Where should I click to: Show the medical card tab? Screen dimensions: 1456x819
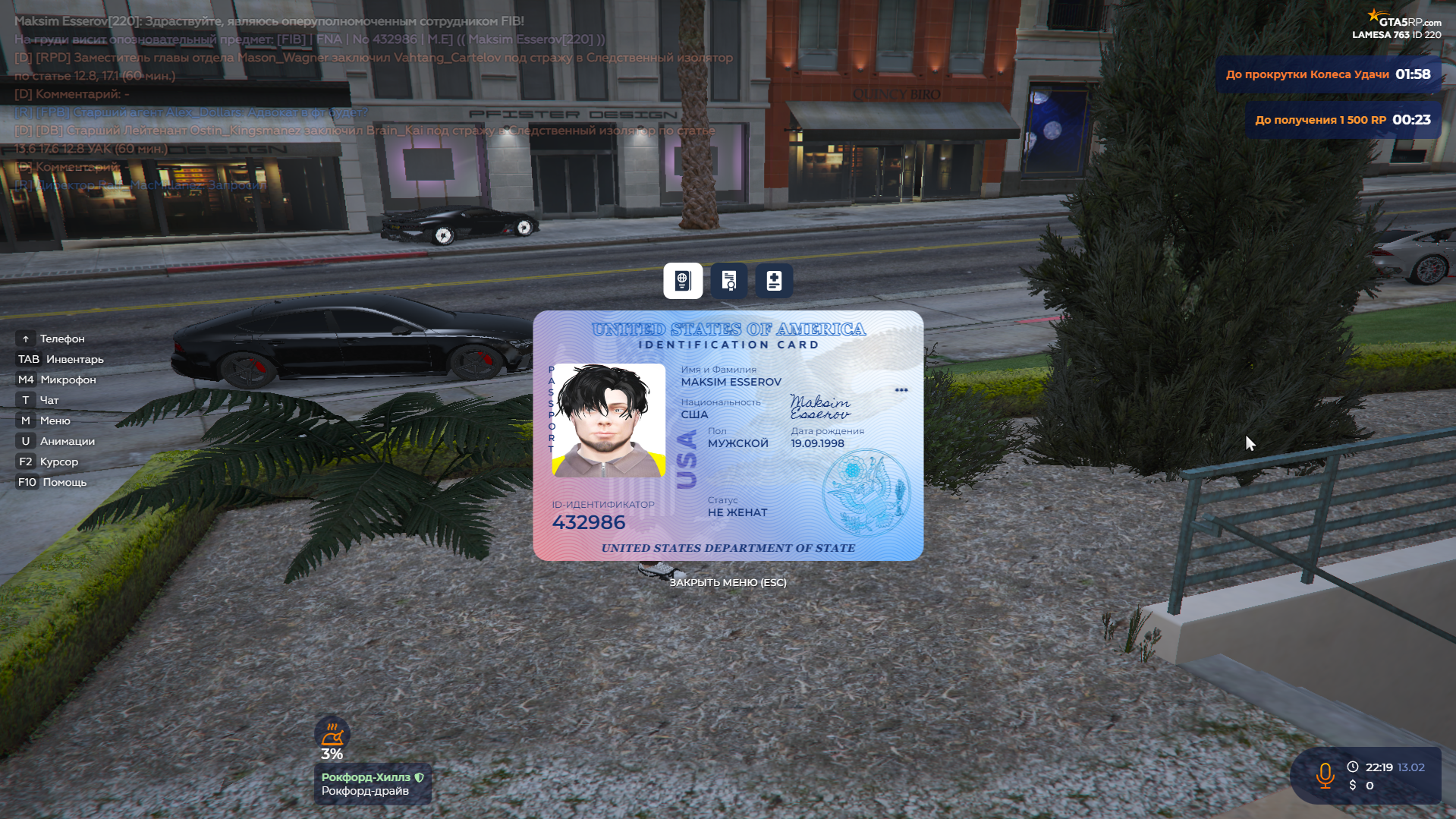coord(774,281)
